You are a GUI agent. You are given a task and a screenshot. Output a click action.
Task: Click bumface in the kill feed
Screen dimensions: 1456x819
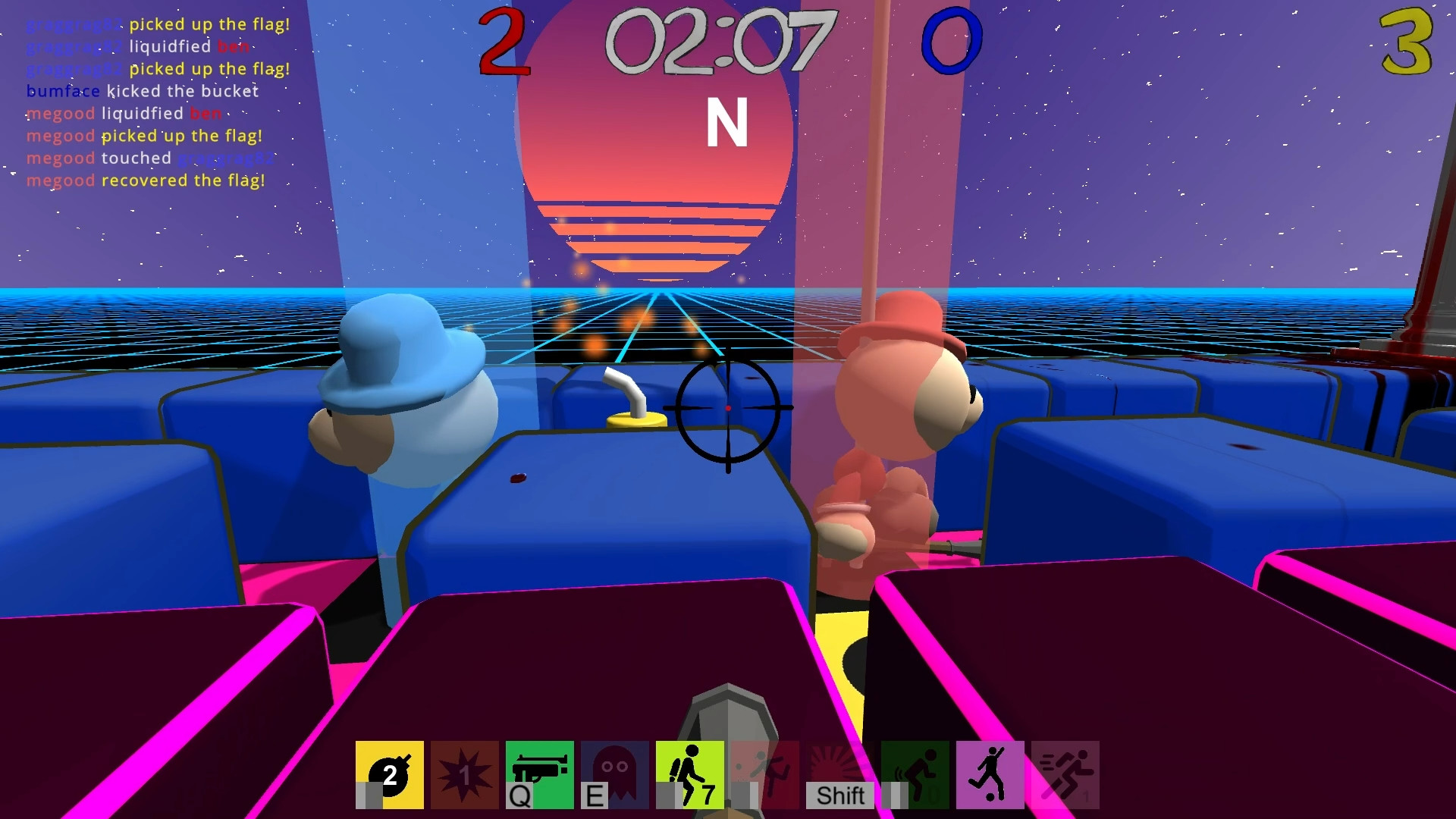pyautogui.click(x=61, y=91)
